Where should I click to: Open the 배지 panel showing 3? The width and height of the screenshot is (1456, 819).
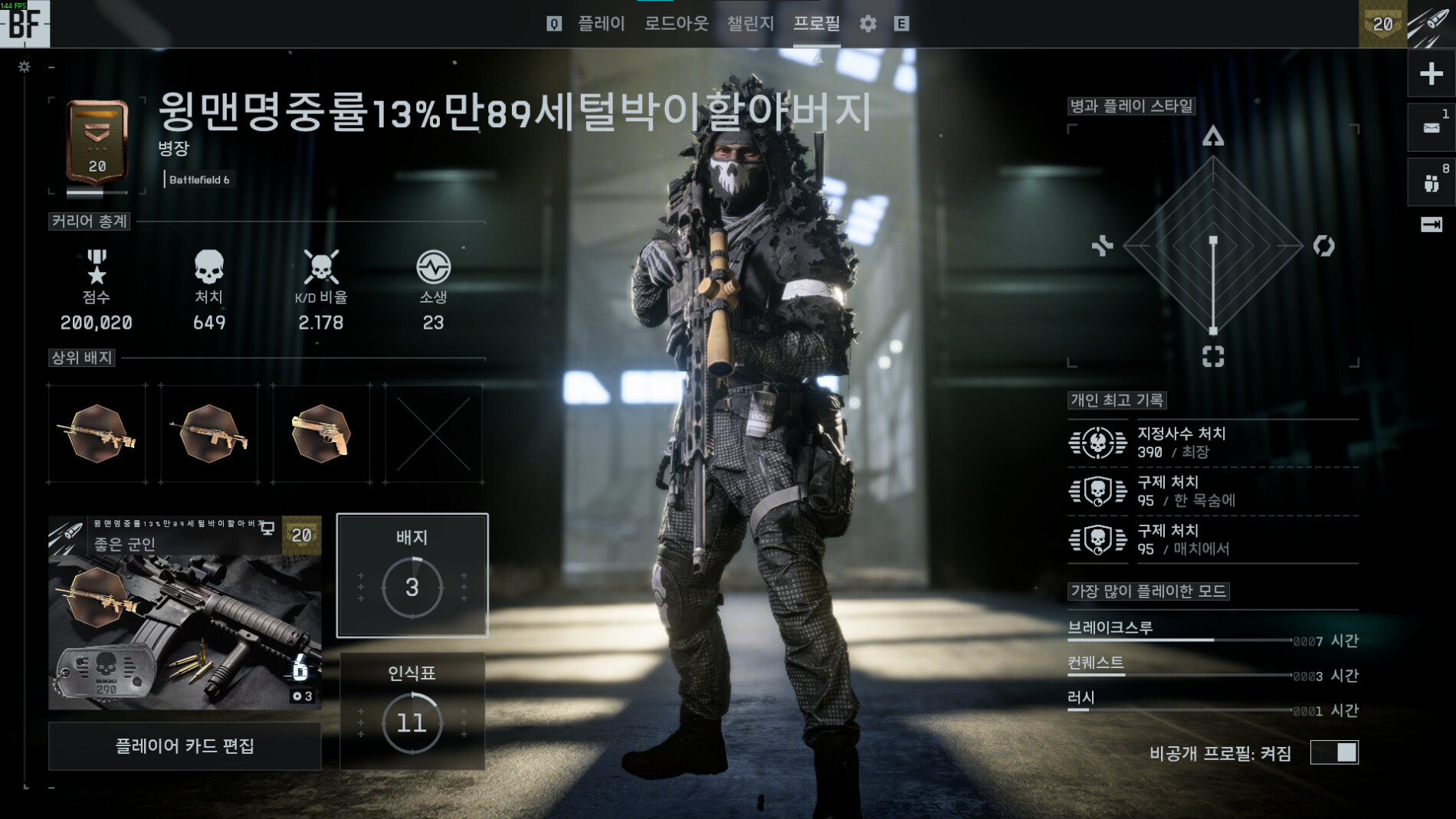pyautogui.click(x=412, y=575)
